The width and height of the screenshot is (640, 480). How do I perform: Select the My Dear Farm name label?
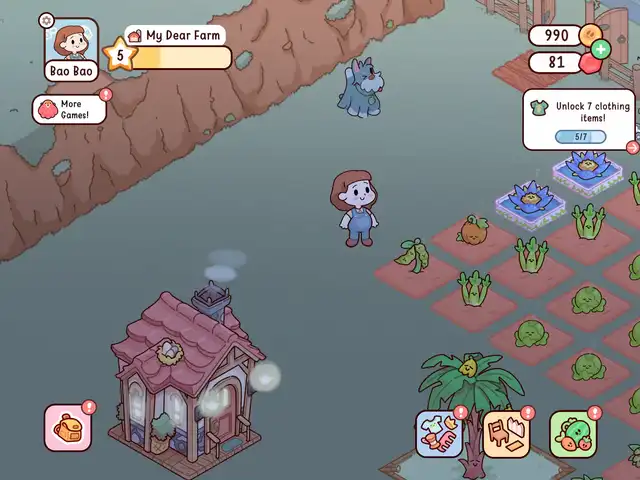click(x=176, y=35)
